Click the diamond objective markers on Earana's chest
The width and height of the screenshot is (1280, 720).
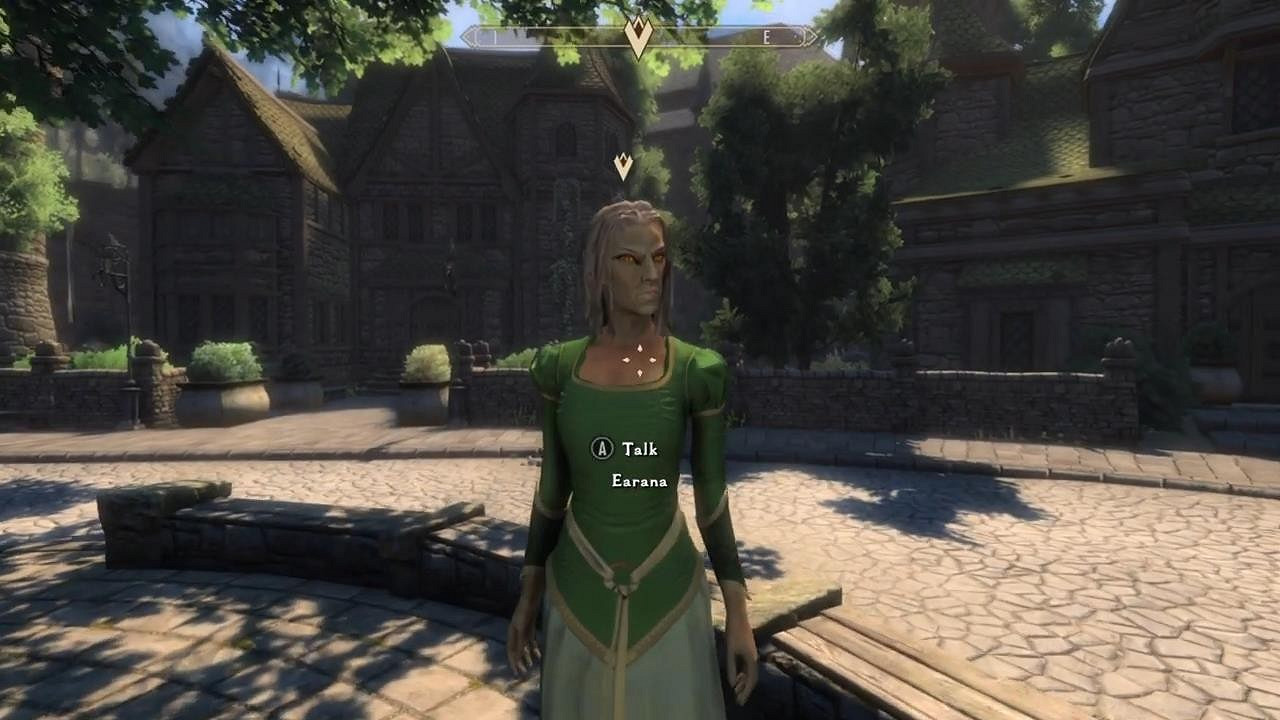[x=640, y=360]
